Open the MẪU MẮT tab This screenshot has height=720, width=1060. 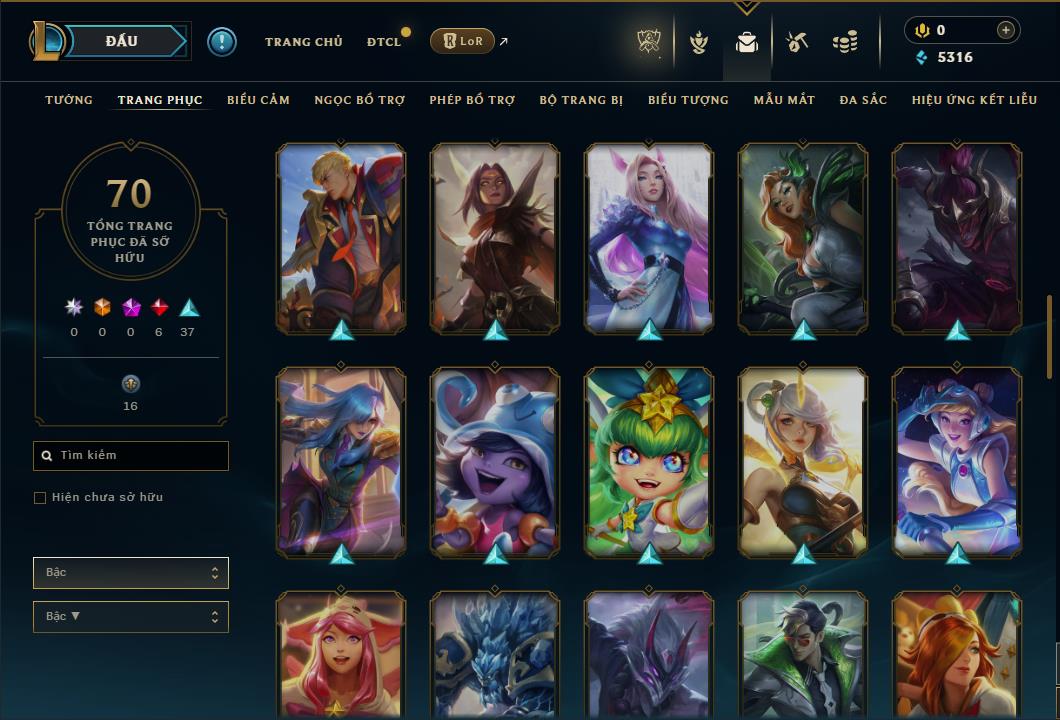pyautogui.click(x=784, y=100)
